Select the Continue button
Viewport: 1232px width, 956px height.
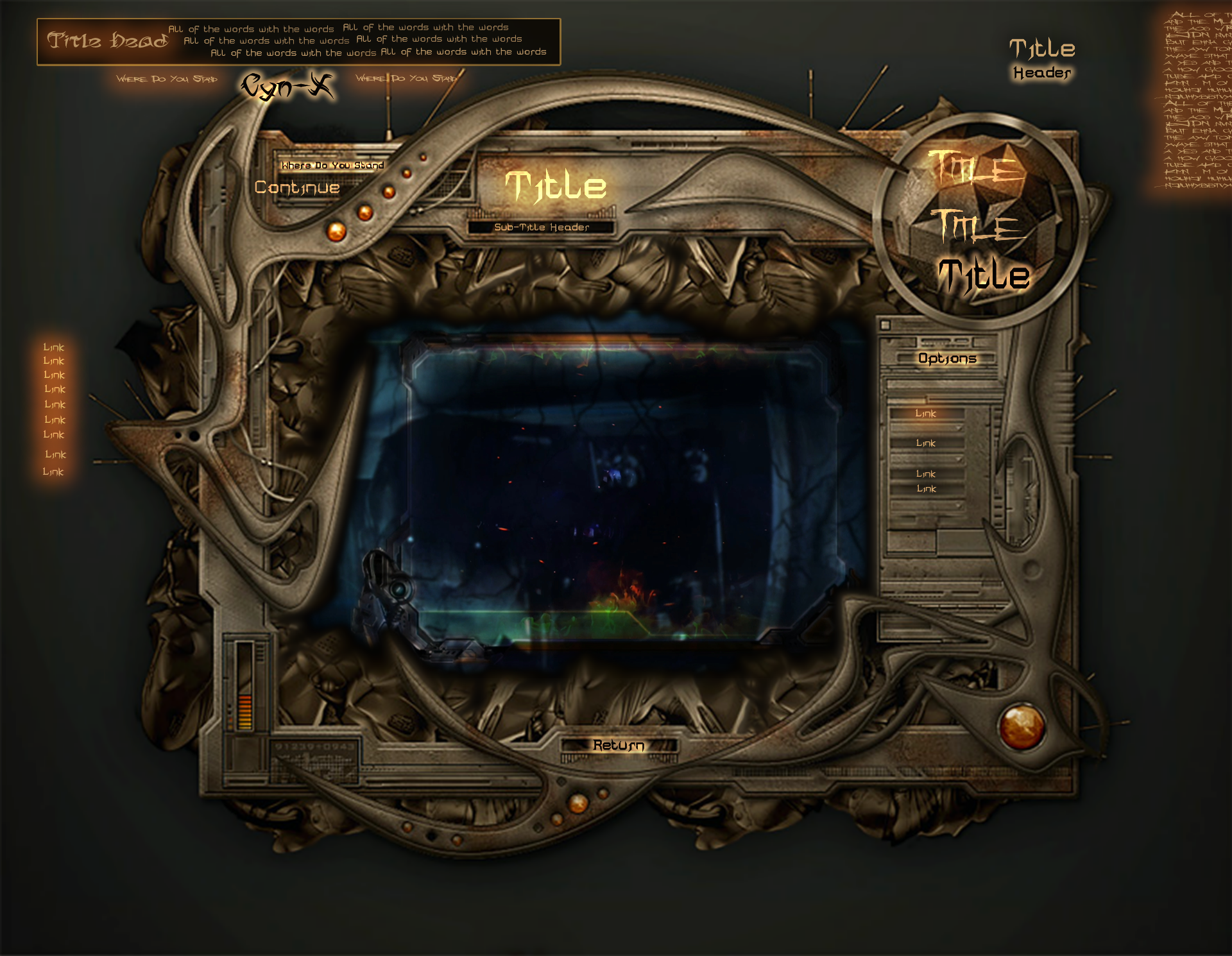[297, 187]
